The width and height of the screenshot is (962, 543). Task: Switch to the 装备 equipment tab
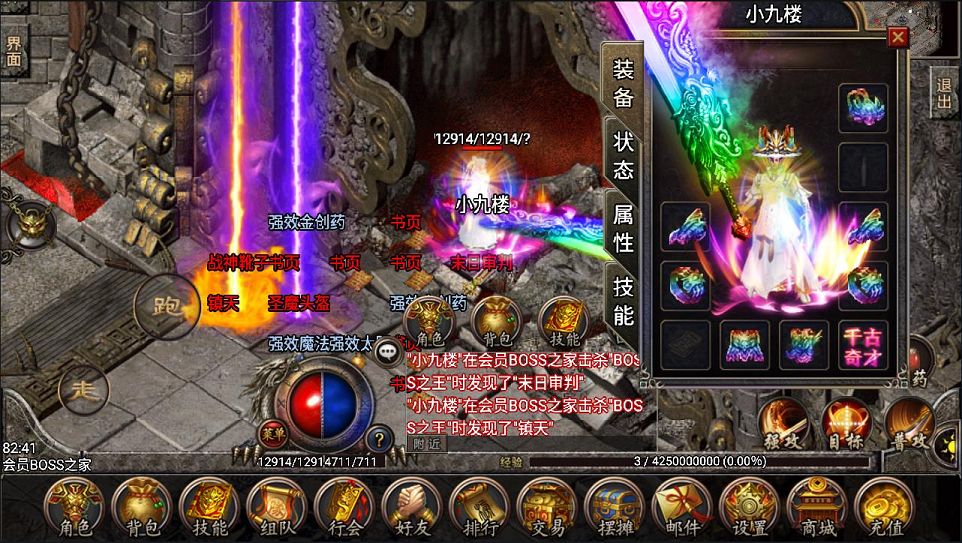[x=624, y=84]
